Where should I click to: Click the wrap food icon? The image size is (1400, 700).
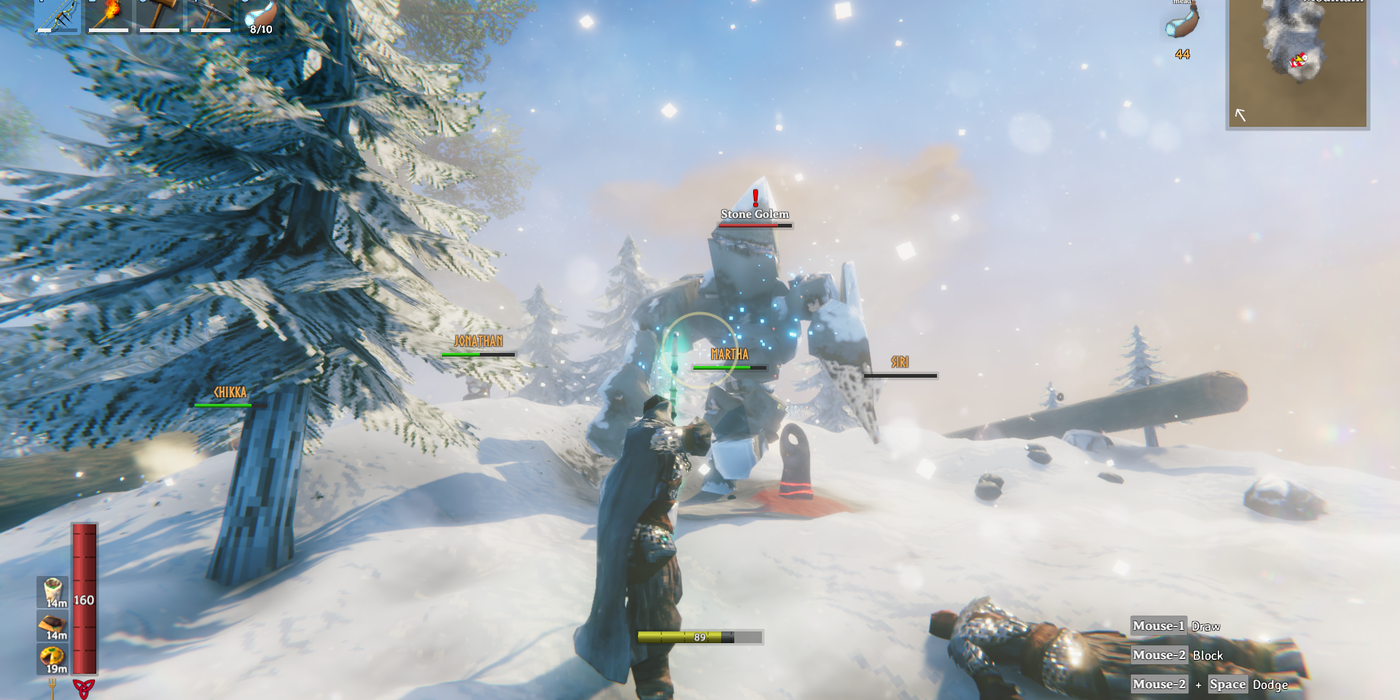52,591
